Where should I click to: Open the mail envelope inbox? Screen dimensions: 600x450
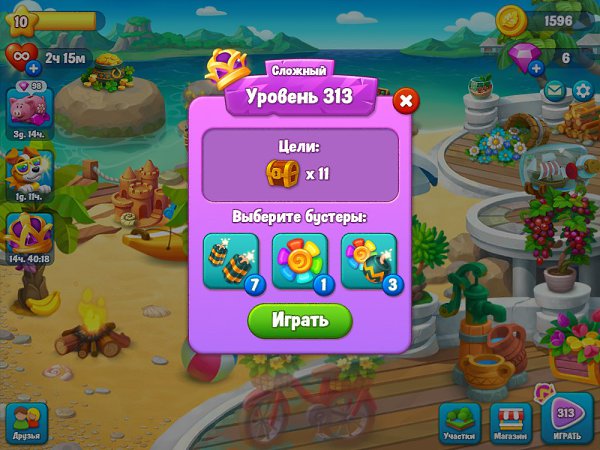coord(555,91)
